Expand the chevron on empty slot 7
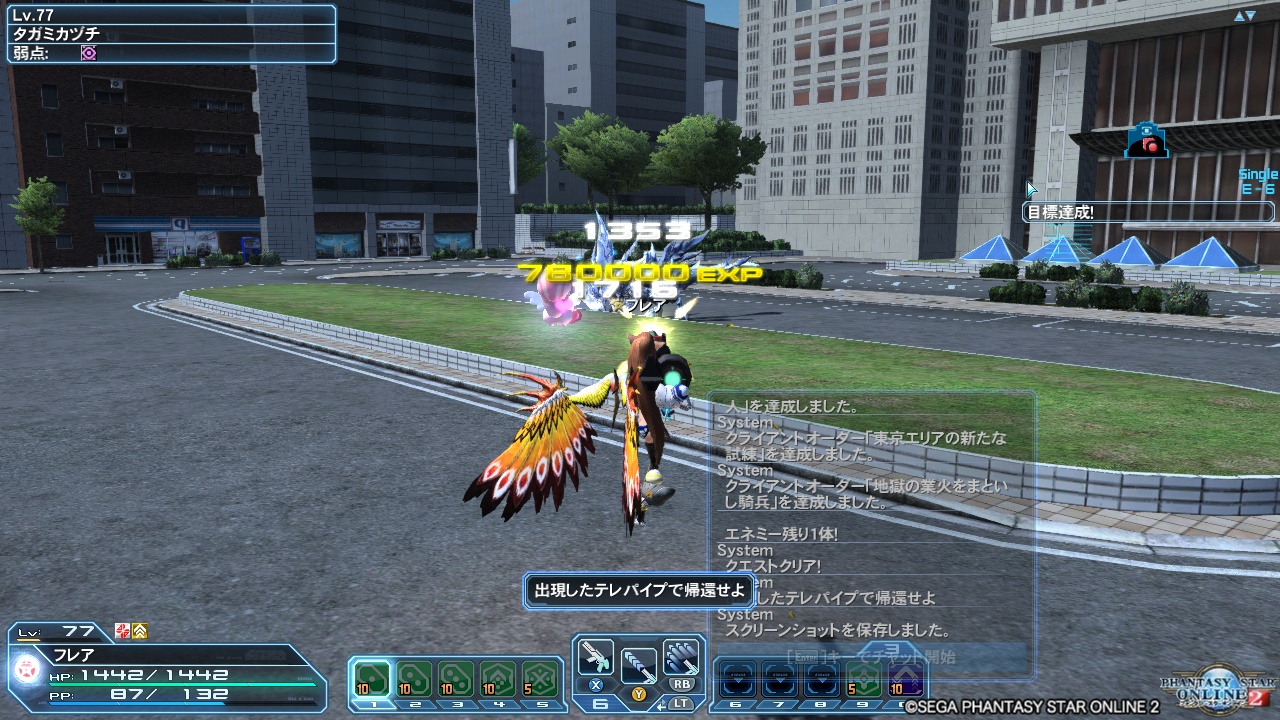The height and width of the screenshot is (720, 1280). pos(778,678)
